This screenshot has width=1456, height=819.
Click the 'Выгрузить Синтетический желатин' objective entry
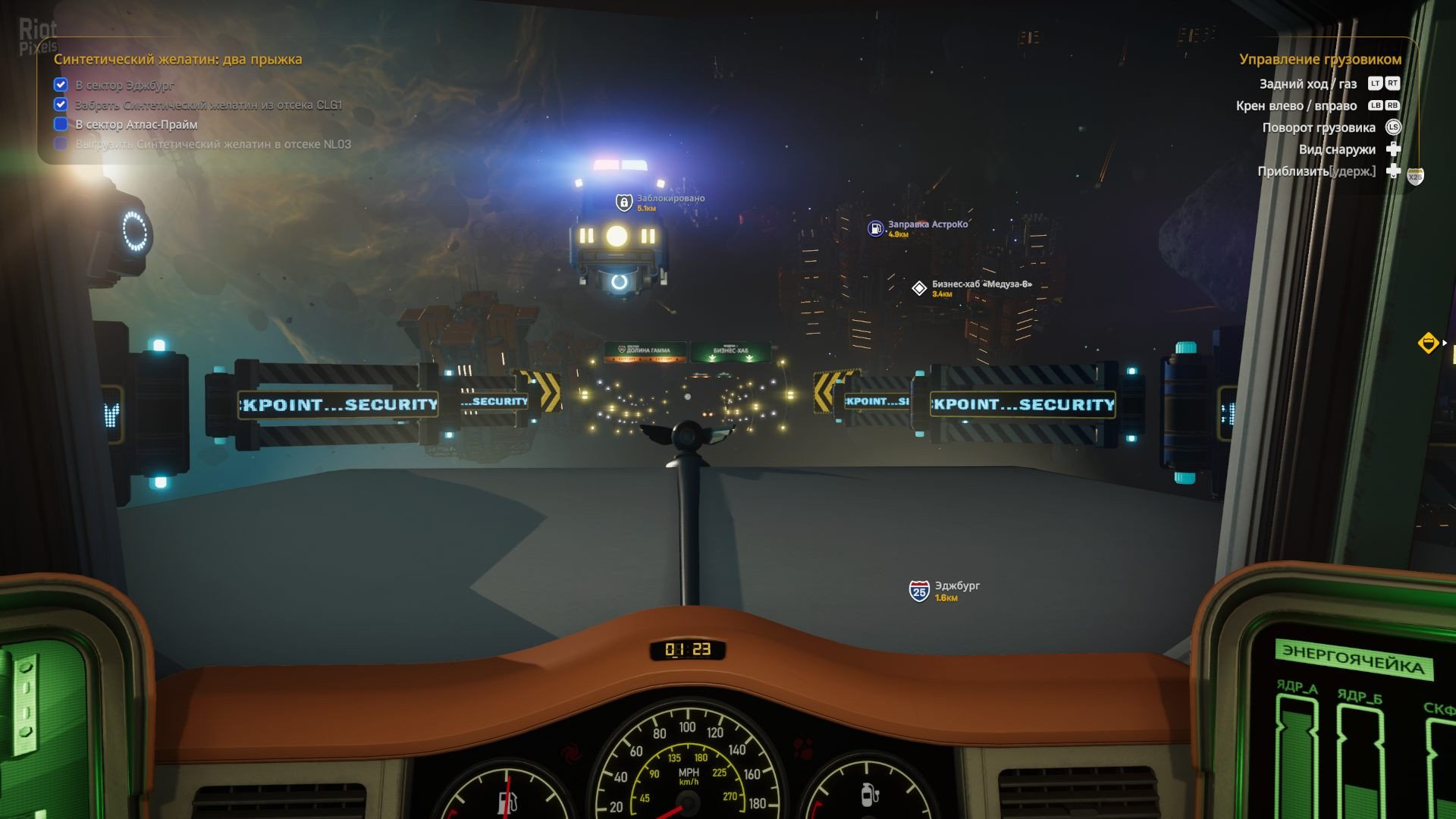[x=212, y=144]
